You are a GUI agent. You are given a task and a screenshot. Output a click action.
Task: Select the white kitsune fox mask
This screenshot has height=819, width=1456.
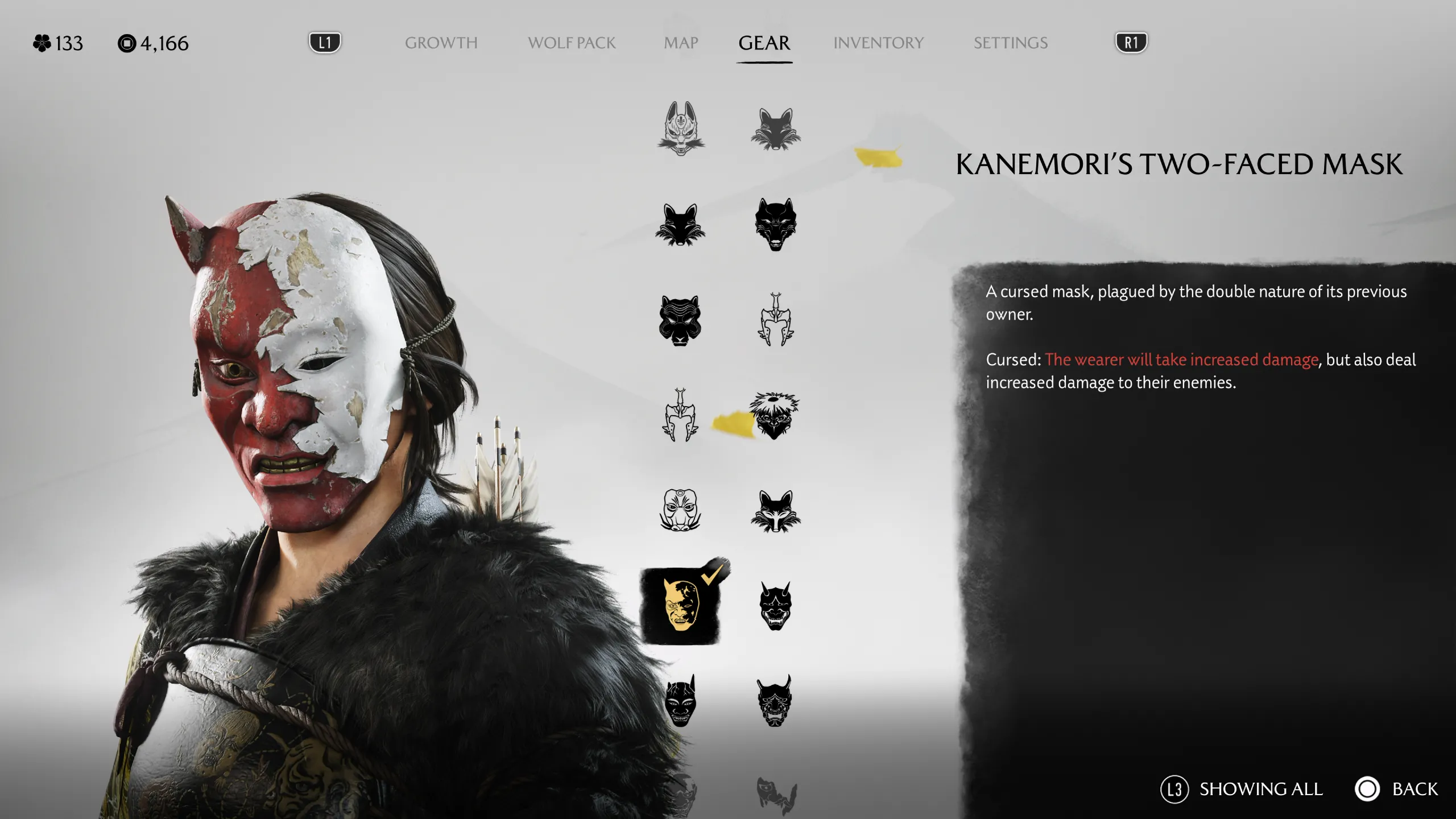pyautogui.click(x=680, y=128)
